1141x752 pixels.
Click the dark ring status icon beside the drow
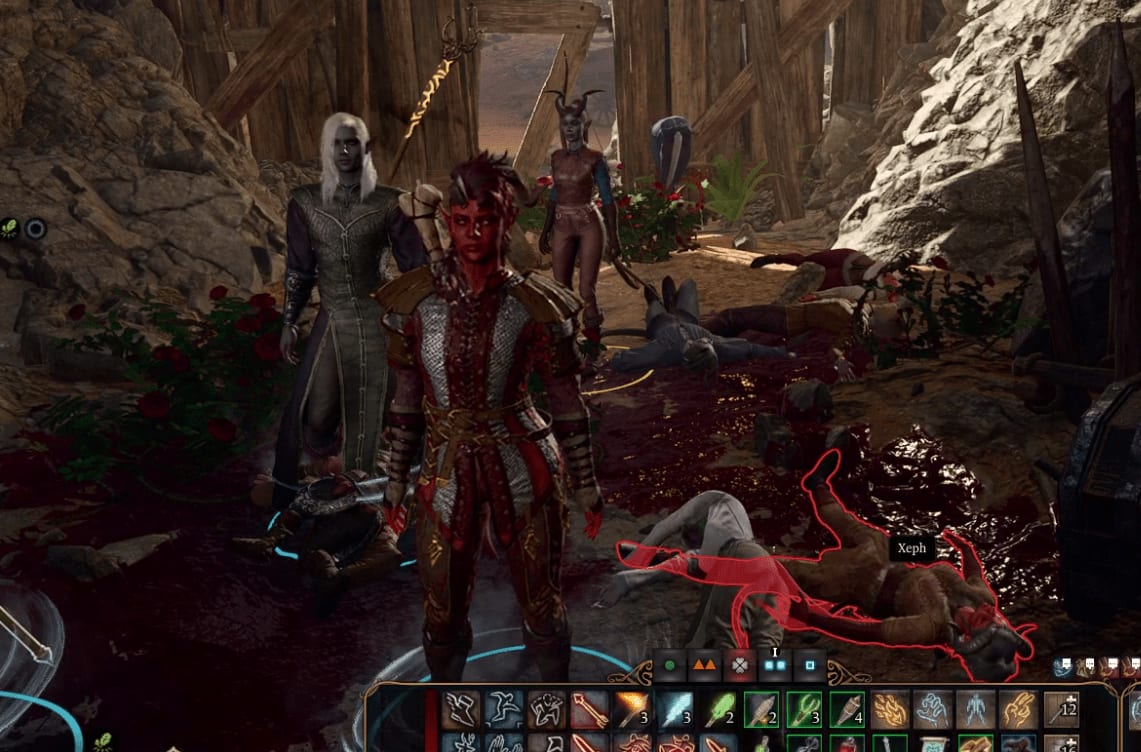[35, 229]
